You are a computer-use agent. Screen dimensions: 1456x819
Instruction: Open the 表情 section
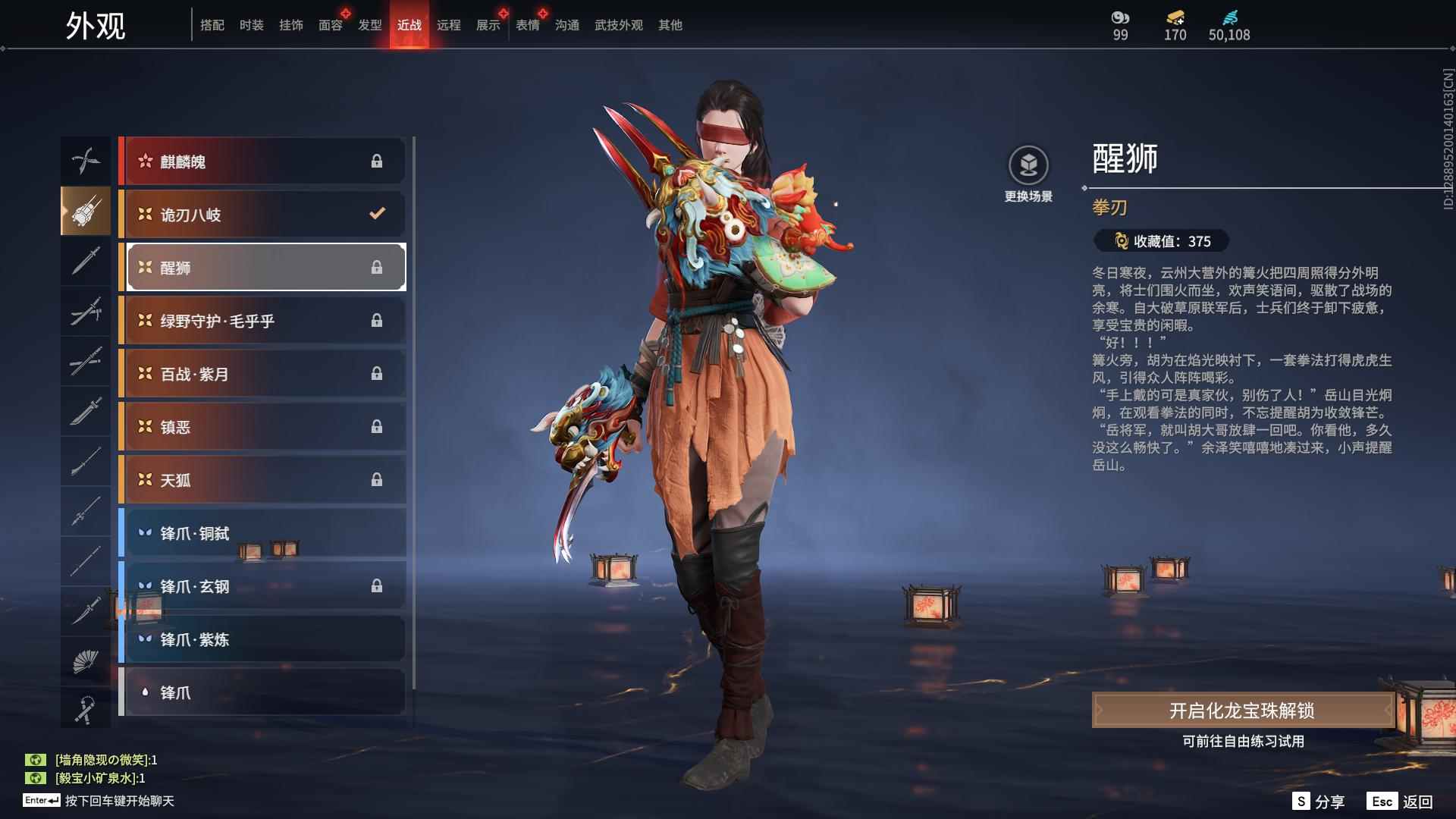click(527, 24)
